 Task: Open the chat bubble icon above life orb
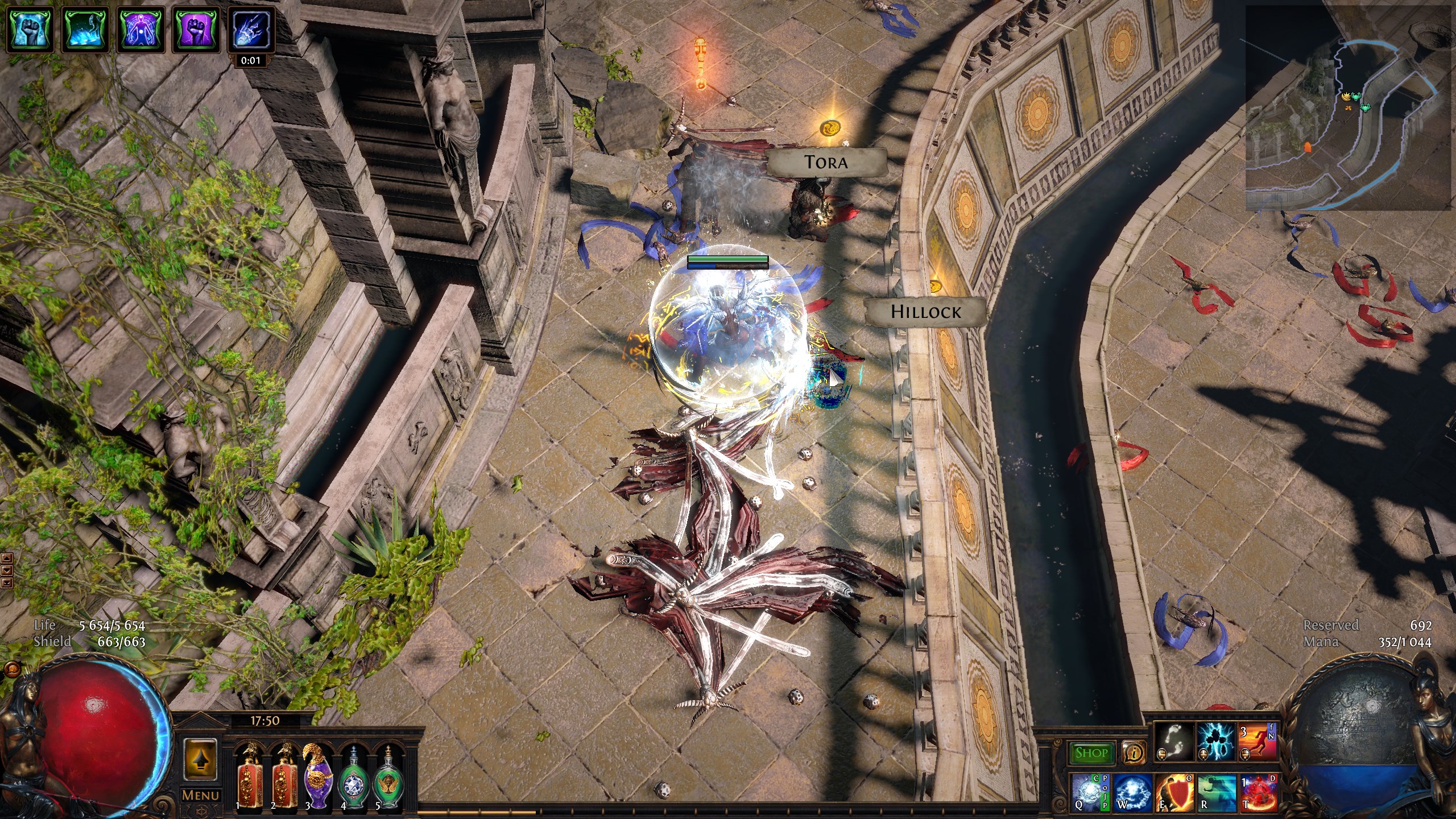[x=9, y=669]
